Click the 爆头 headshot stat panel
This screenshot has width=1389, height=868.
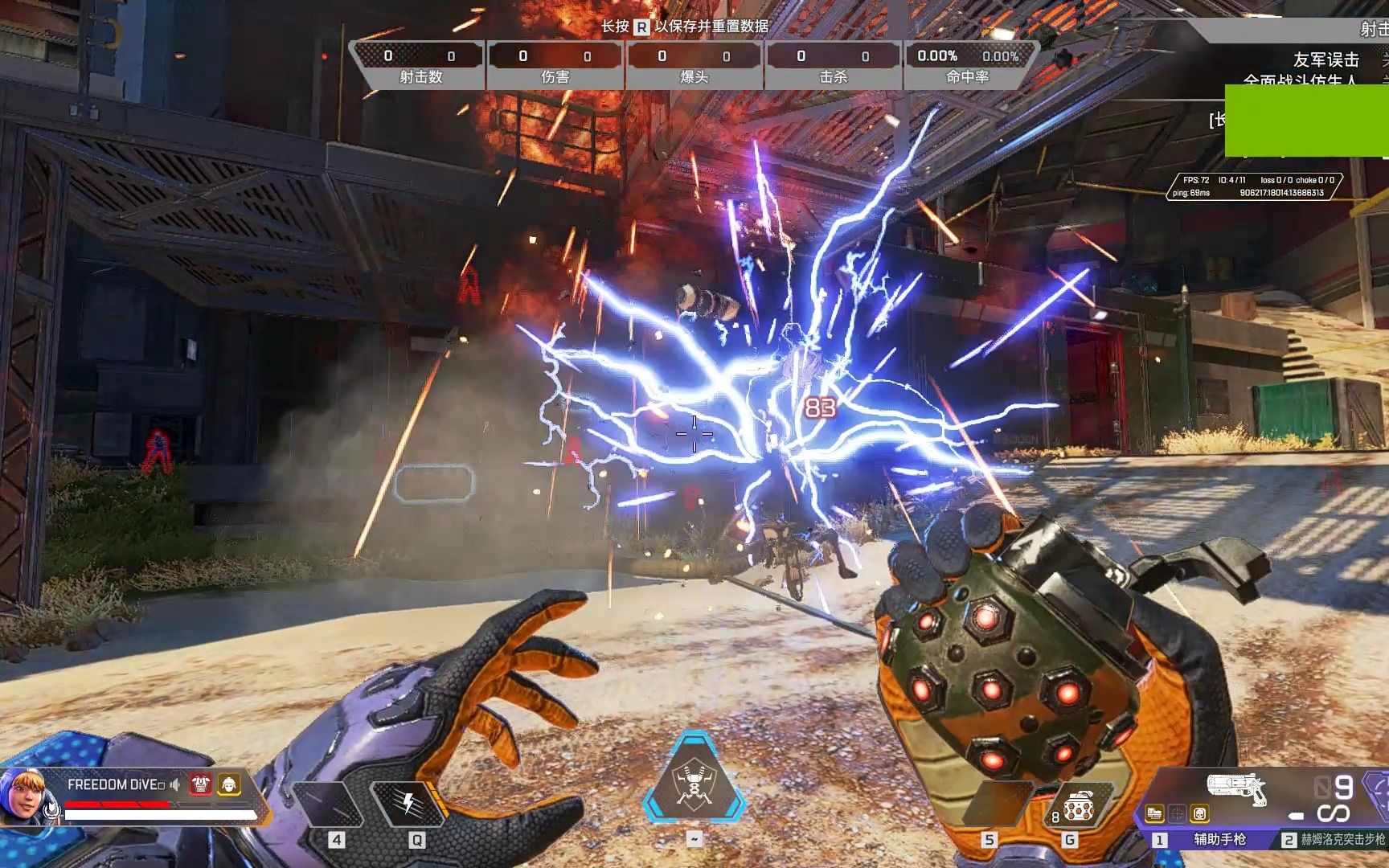tap(694, 65)
